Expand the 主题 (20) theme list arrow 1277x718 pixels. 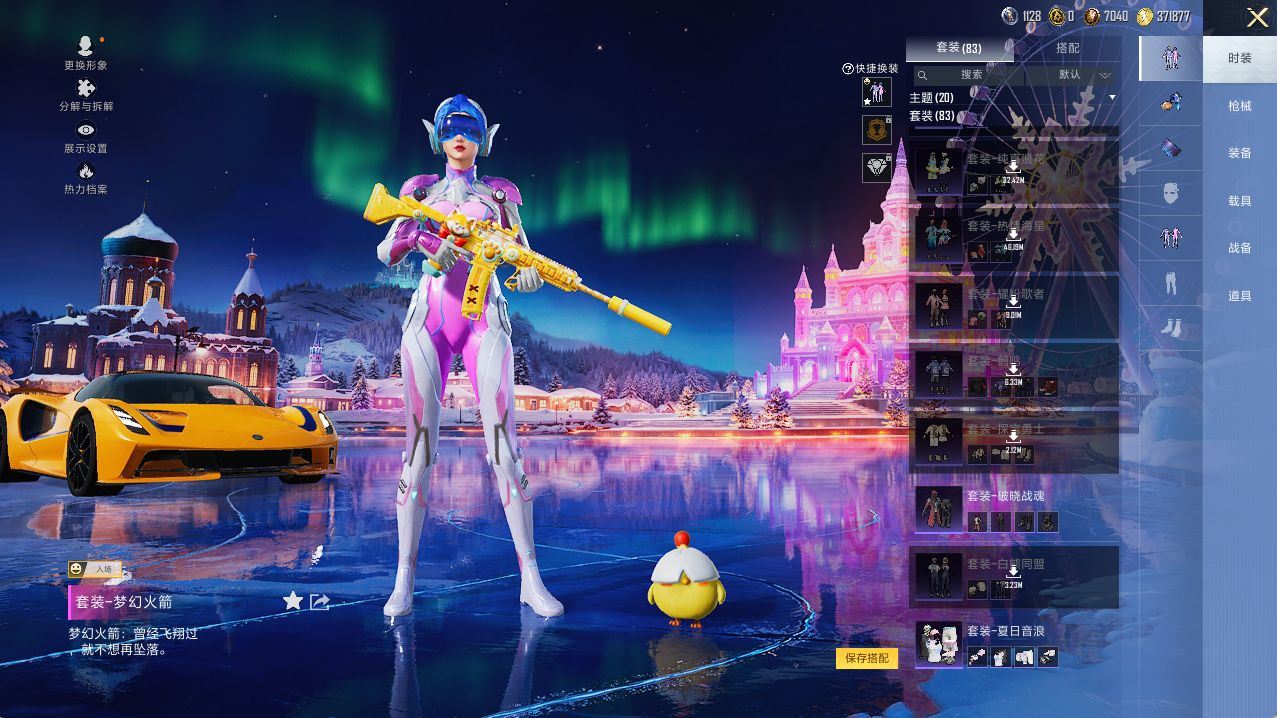[x=1112, y=97]
